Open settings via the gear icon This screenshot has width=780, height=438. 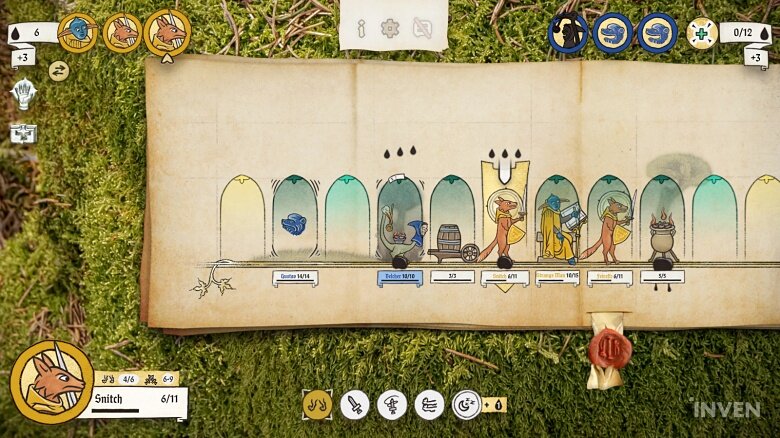pos(390,28)
